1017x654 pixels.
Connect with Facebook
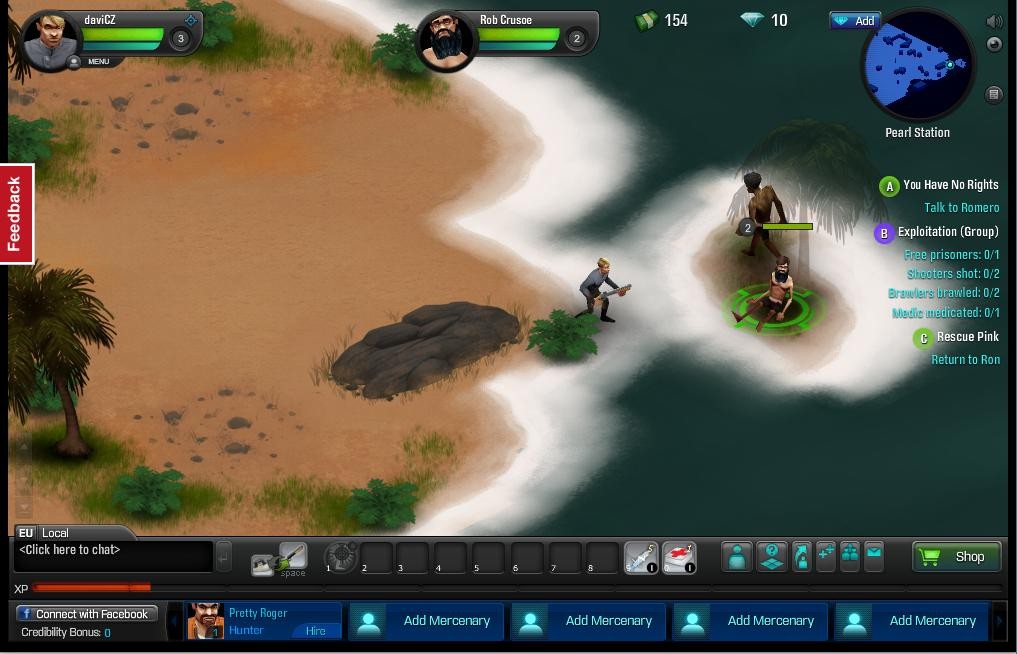click(x=87, y=614)
